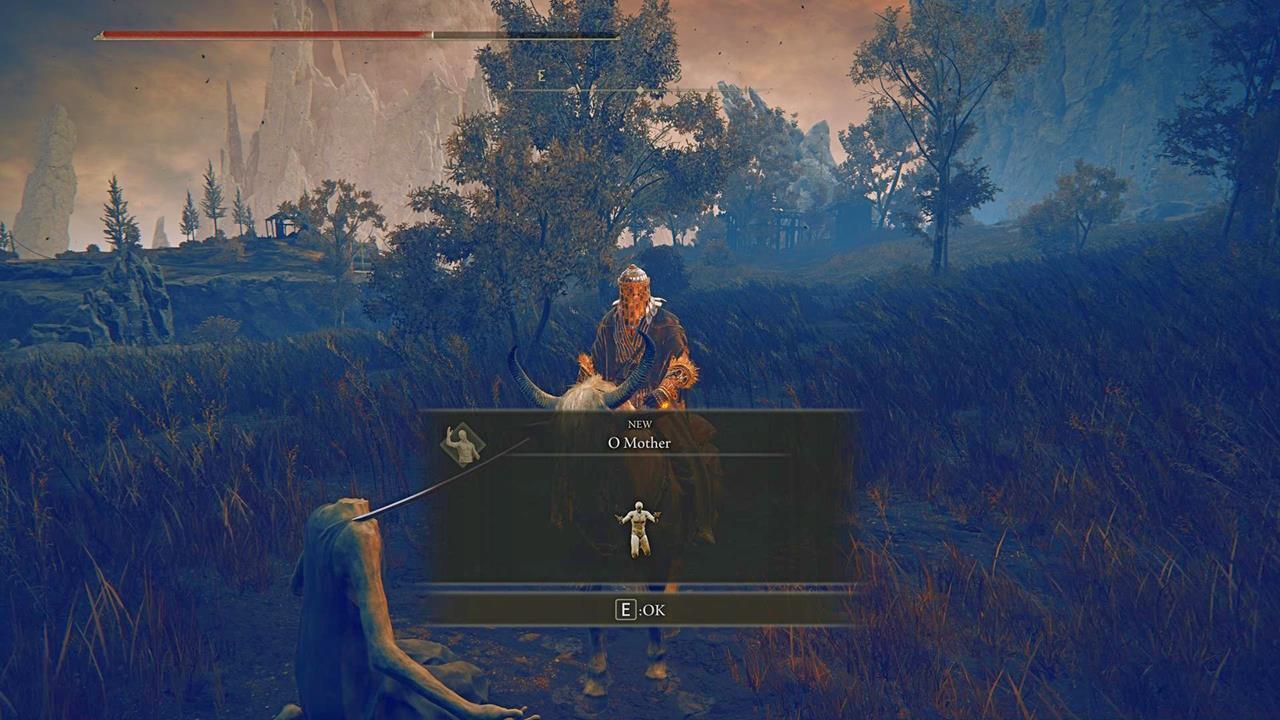Click the NEW label above the gesture name
The image size is (1280, 720).
click(x=641, y=425)
